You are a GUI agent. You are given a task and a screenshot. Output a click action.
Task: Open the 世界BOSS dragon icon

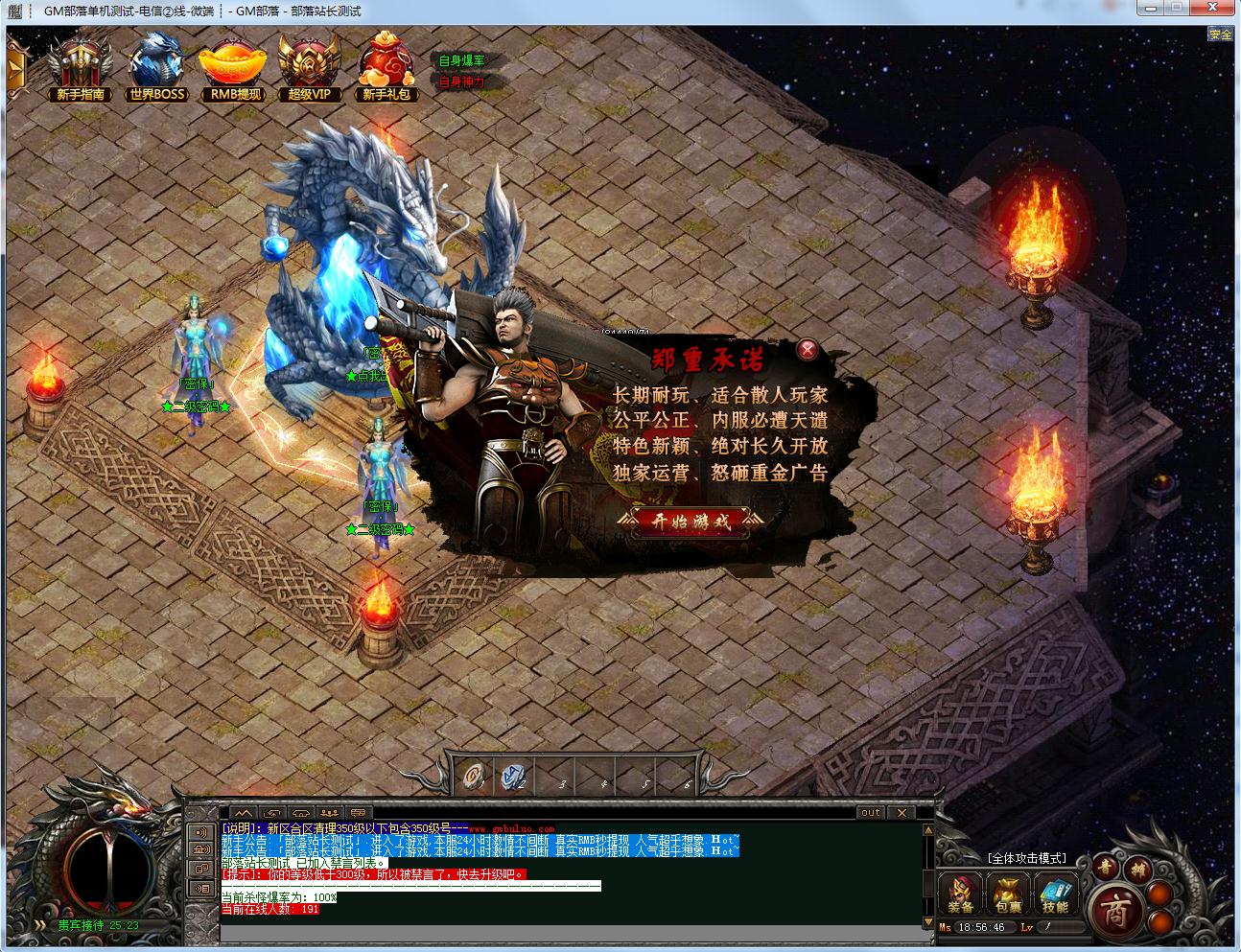(157, 67)
